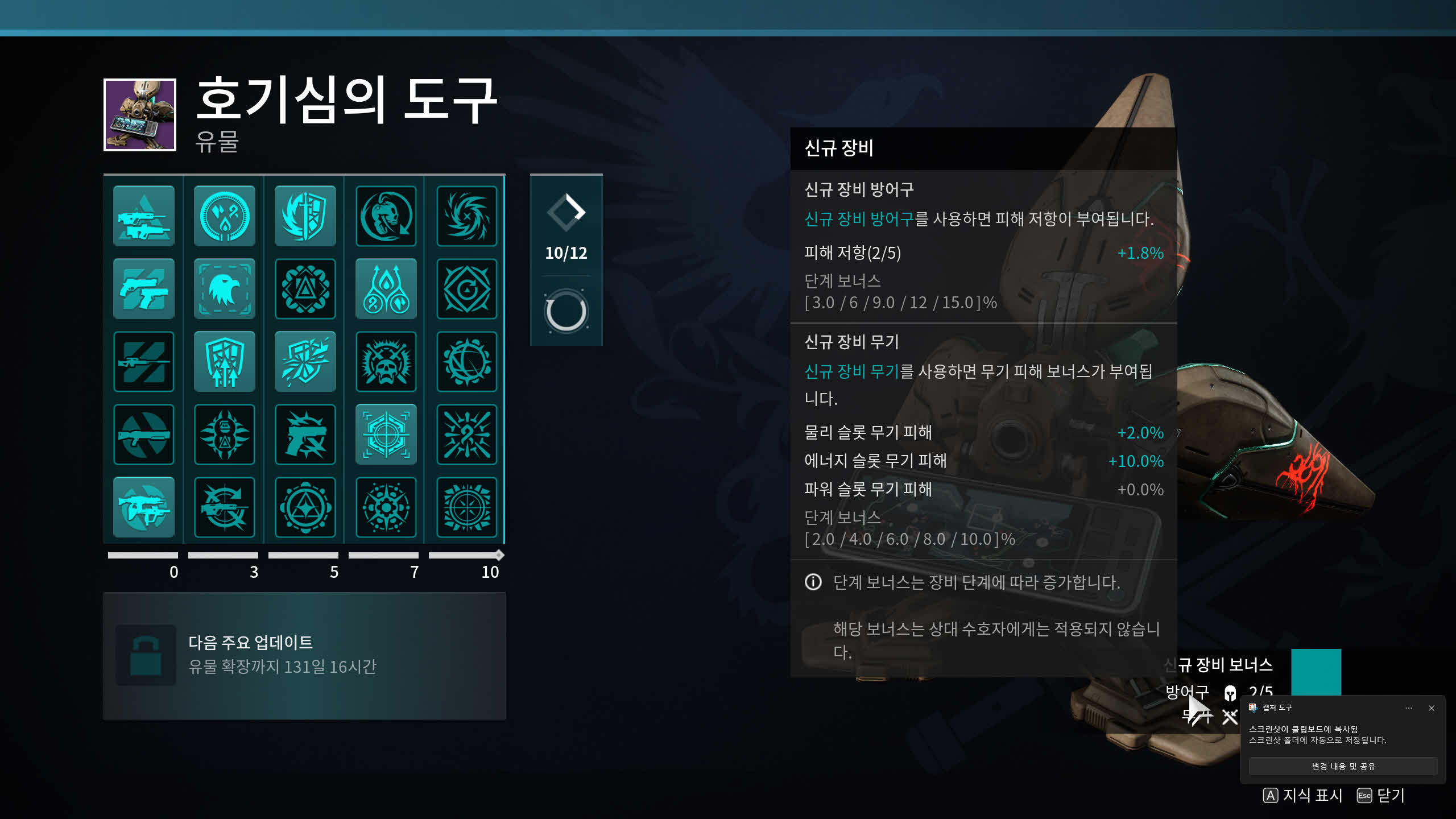1456x819 pixels.
Task: Select the radial sunburst perk
Action: click(x=467, y=507)
